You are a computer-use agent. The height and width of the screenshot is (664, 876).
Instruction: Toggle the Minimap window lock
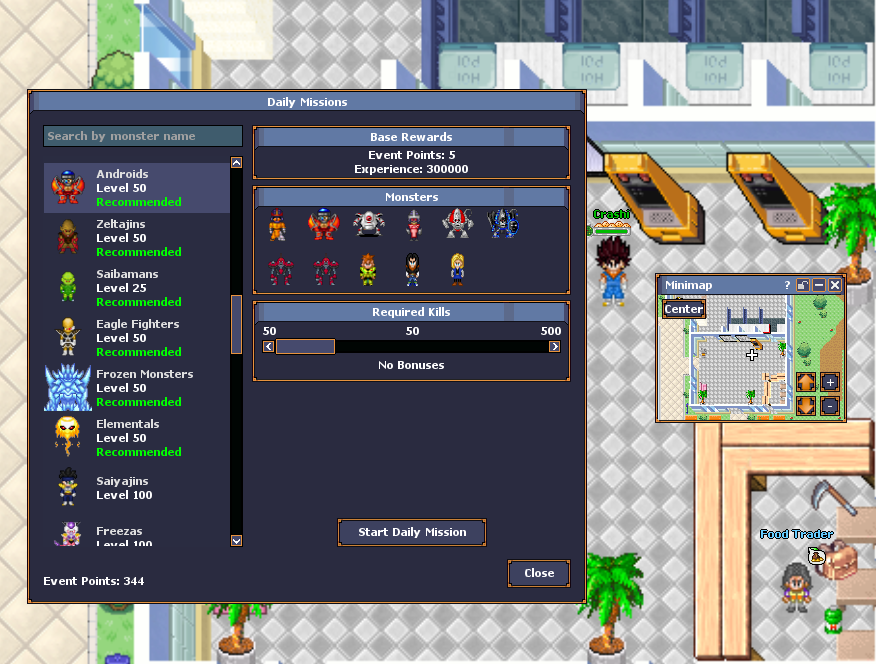click(x=803, y=285)
